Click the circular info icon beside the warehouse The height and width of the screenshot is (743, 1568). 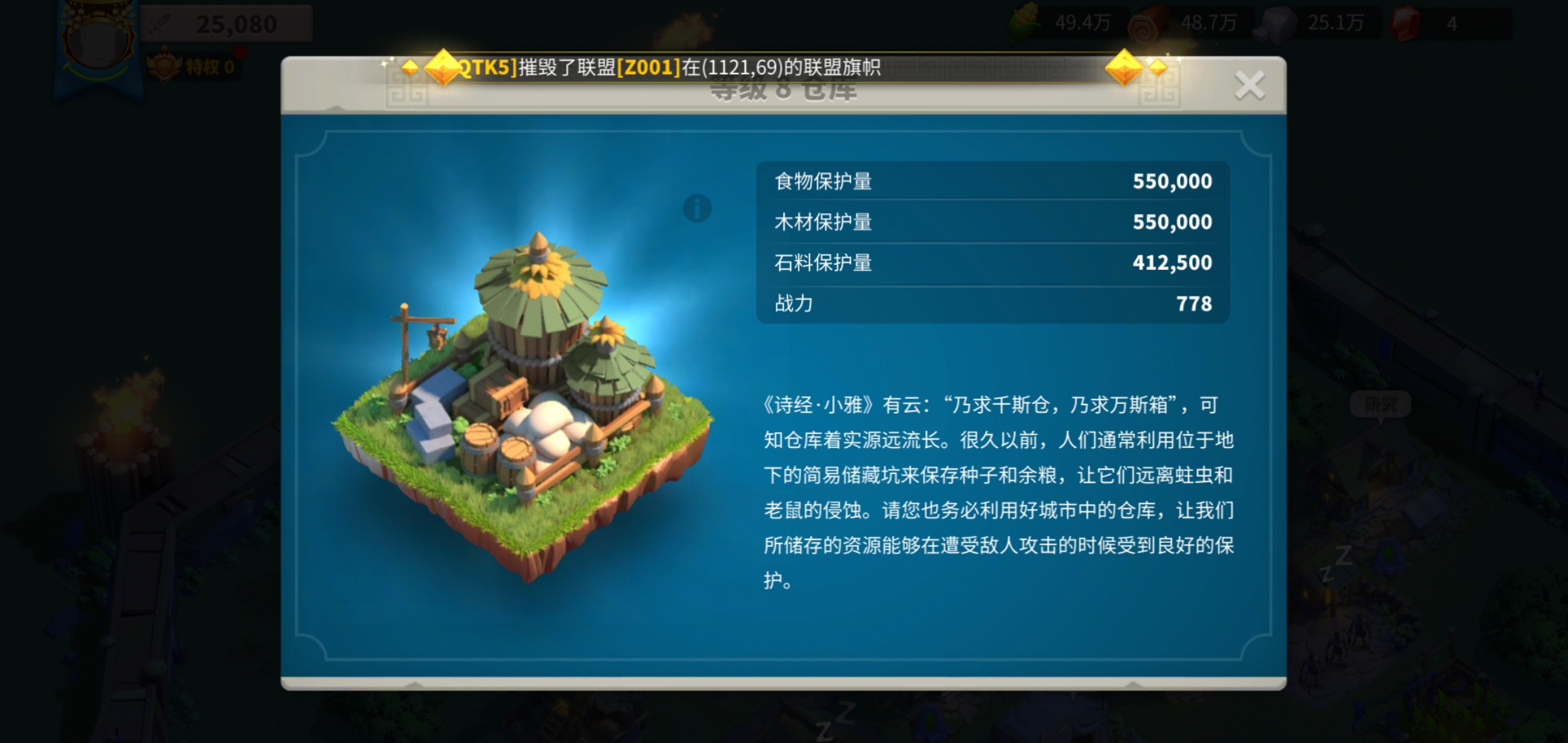(x=696, y=208)
